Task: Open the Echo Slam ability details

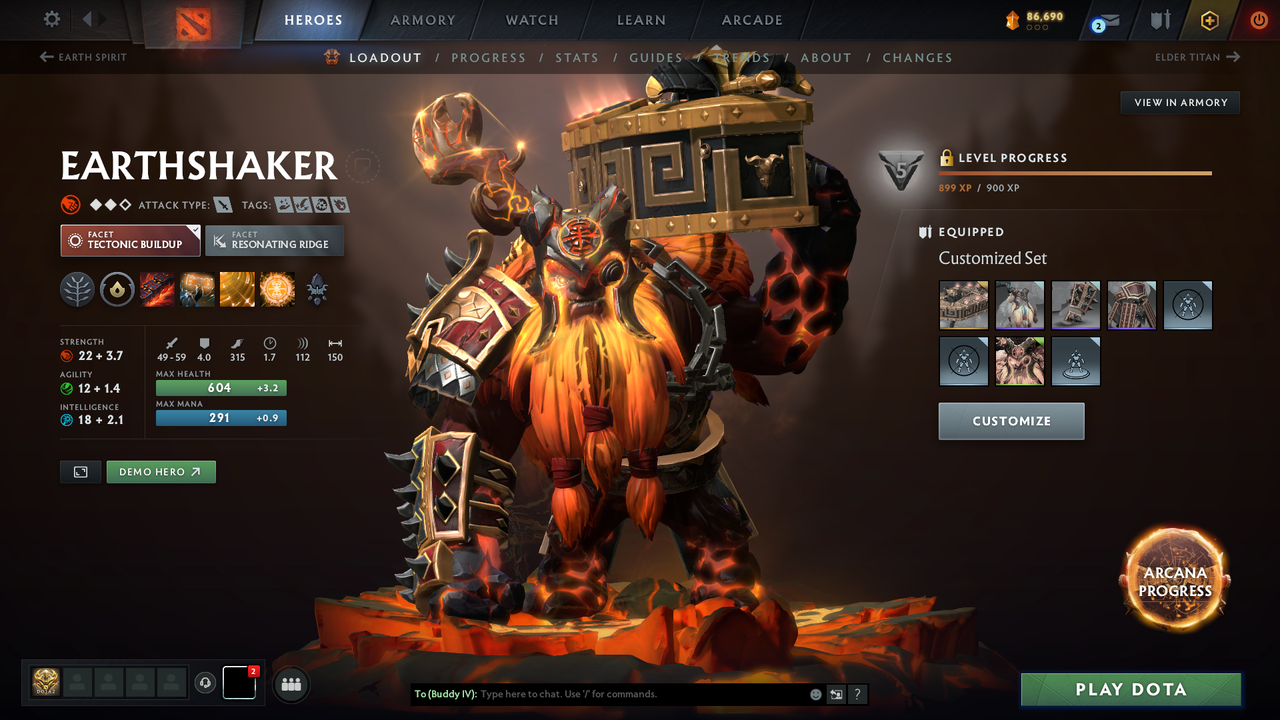Action: click(x=277, y=290)
